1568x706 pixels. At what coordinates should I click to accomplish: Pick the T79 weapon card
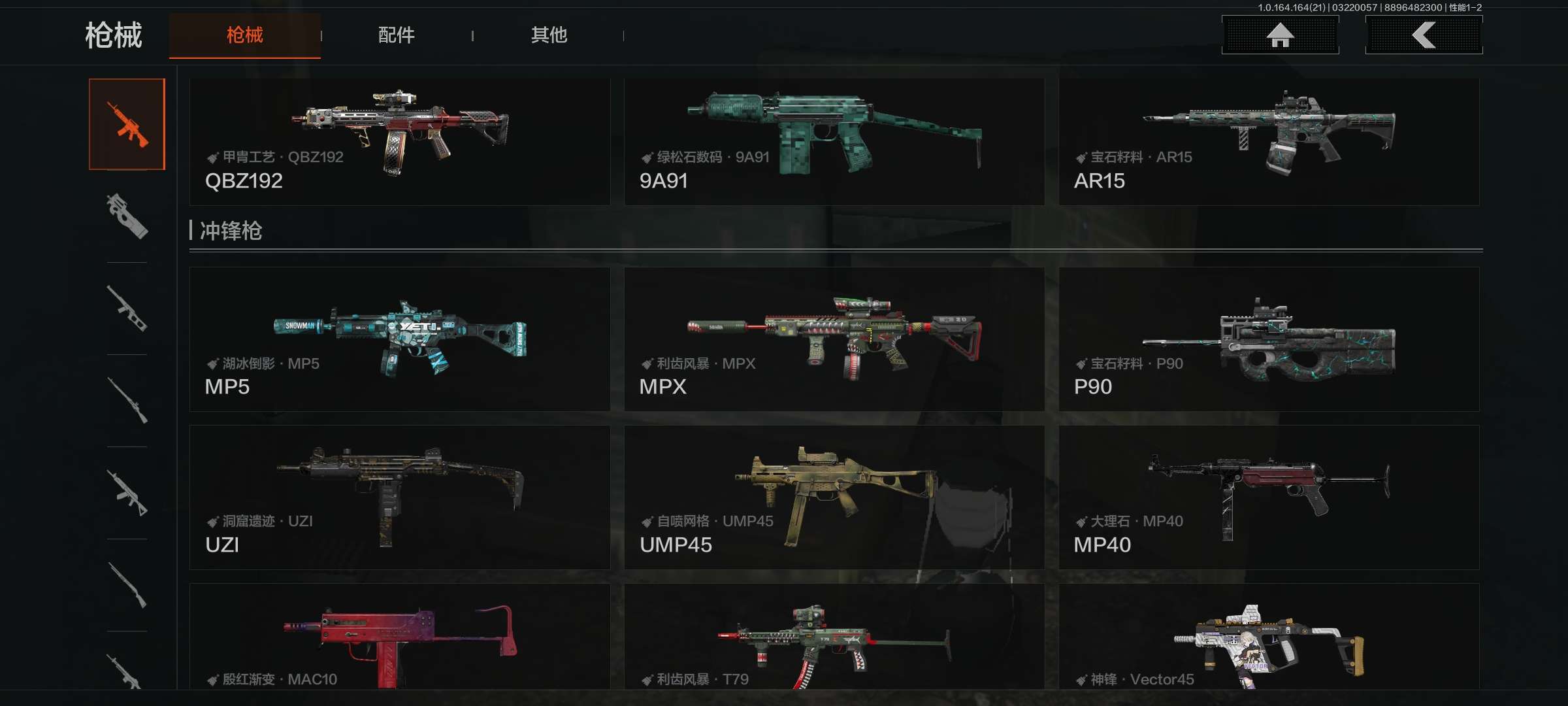[x=834, y=637]
